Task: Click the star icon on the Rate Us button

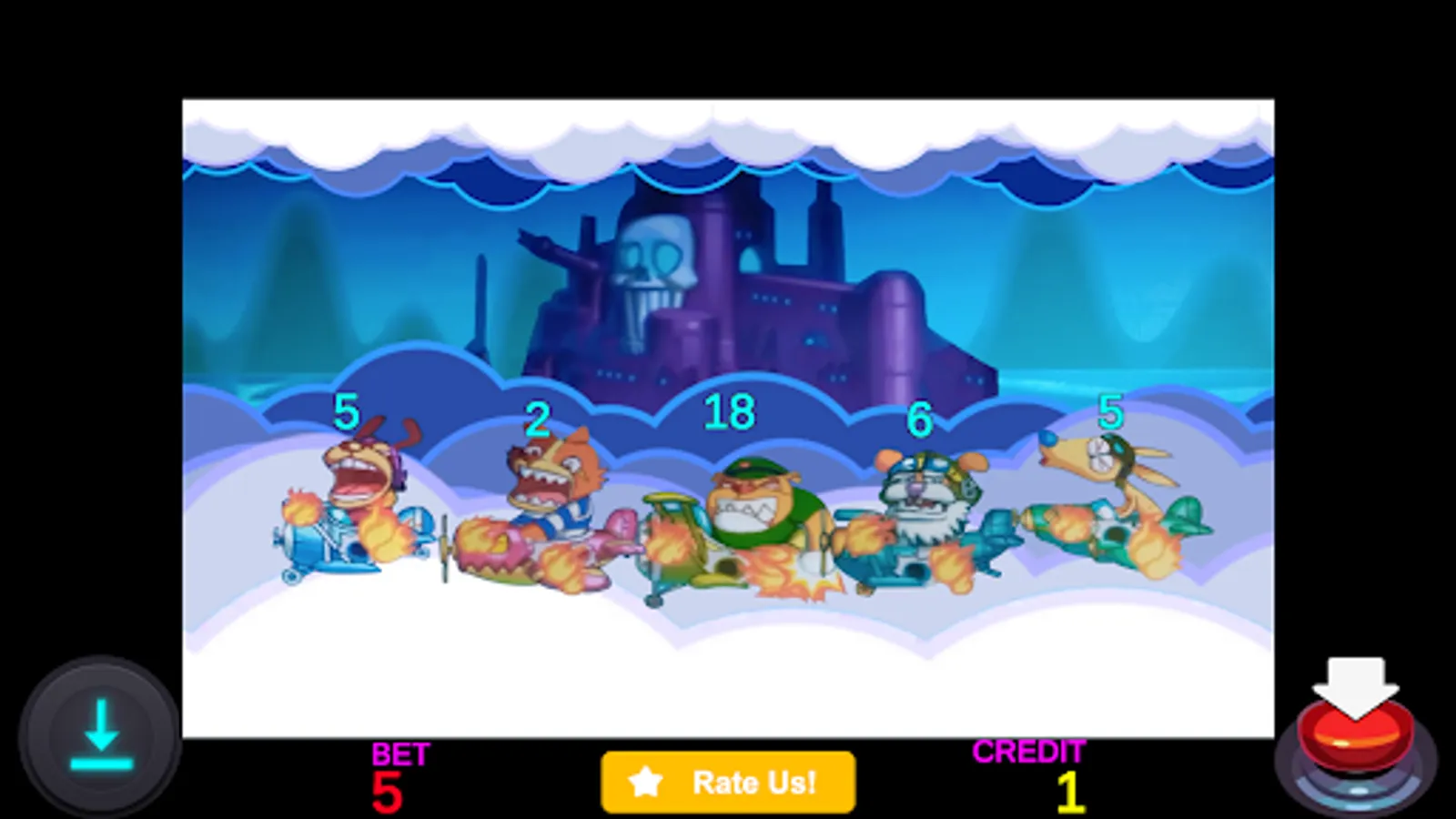Action: pyautogui.click(x=647, y=781)
